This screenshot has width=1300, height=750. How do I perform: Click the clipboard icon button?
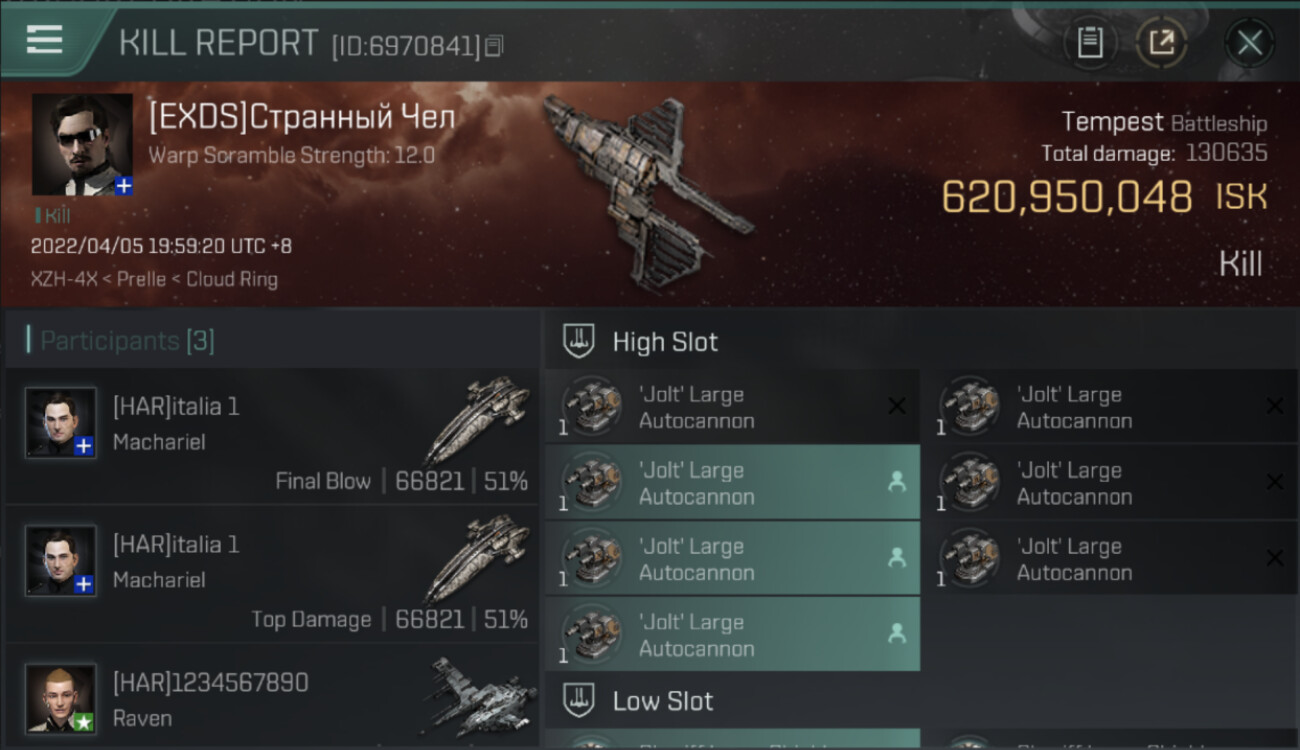(x=1089, y=43)
